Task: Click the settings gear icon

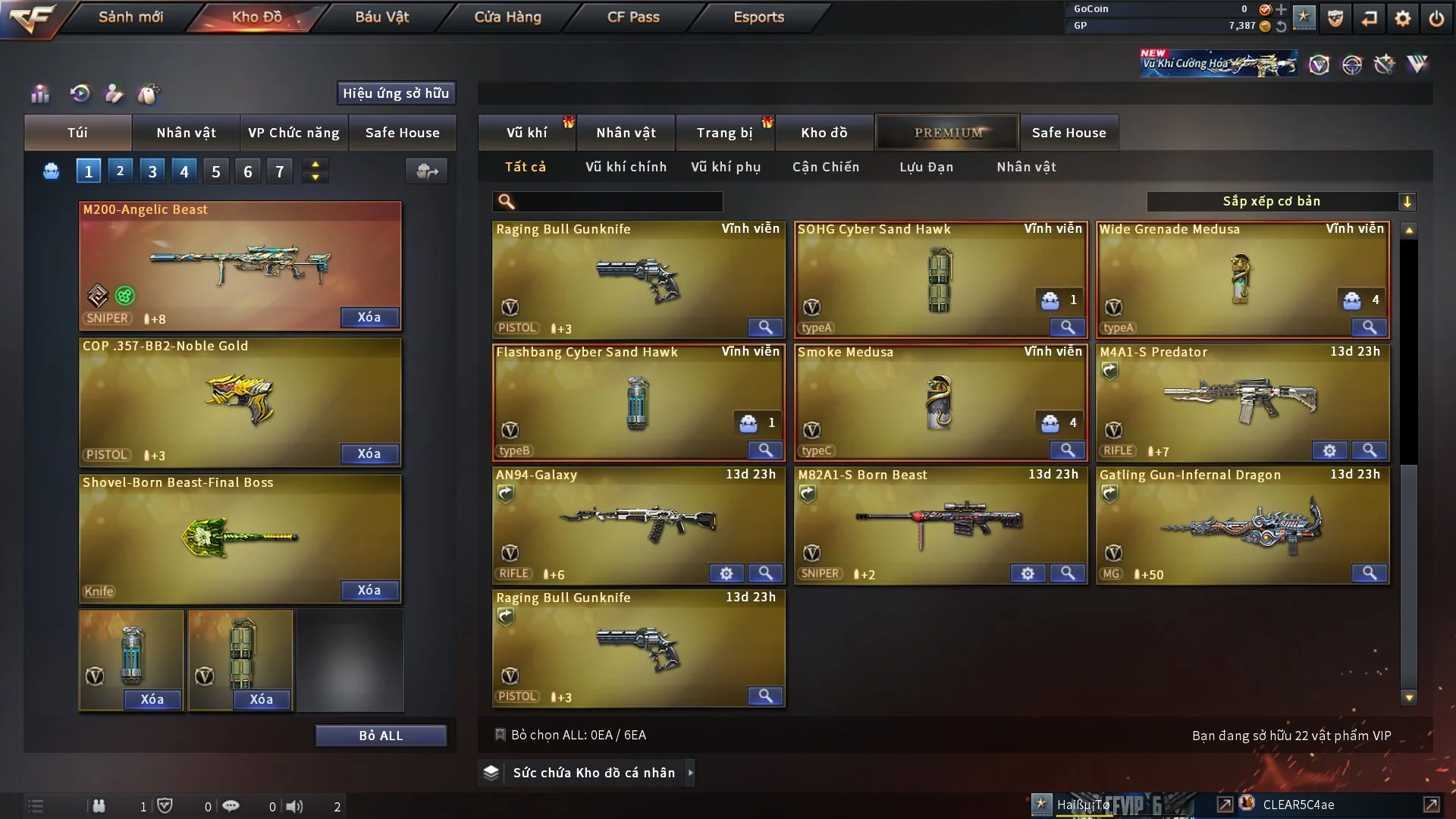Action: coord(1403,18)
